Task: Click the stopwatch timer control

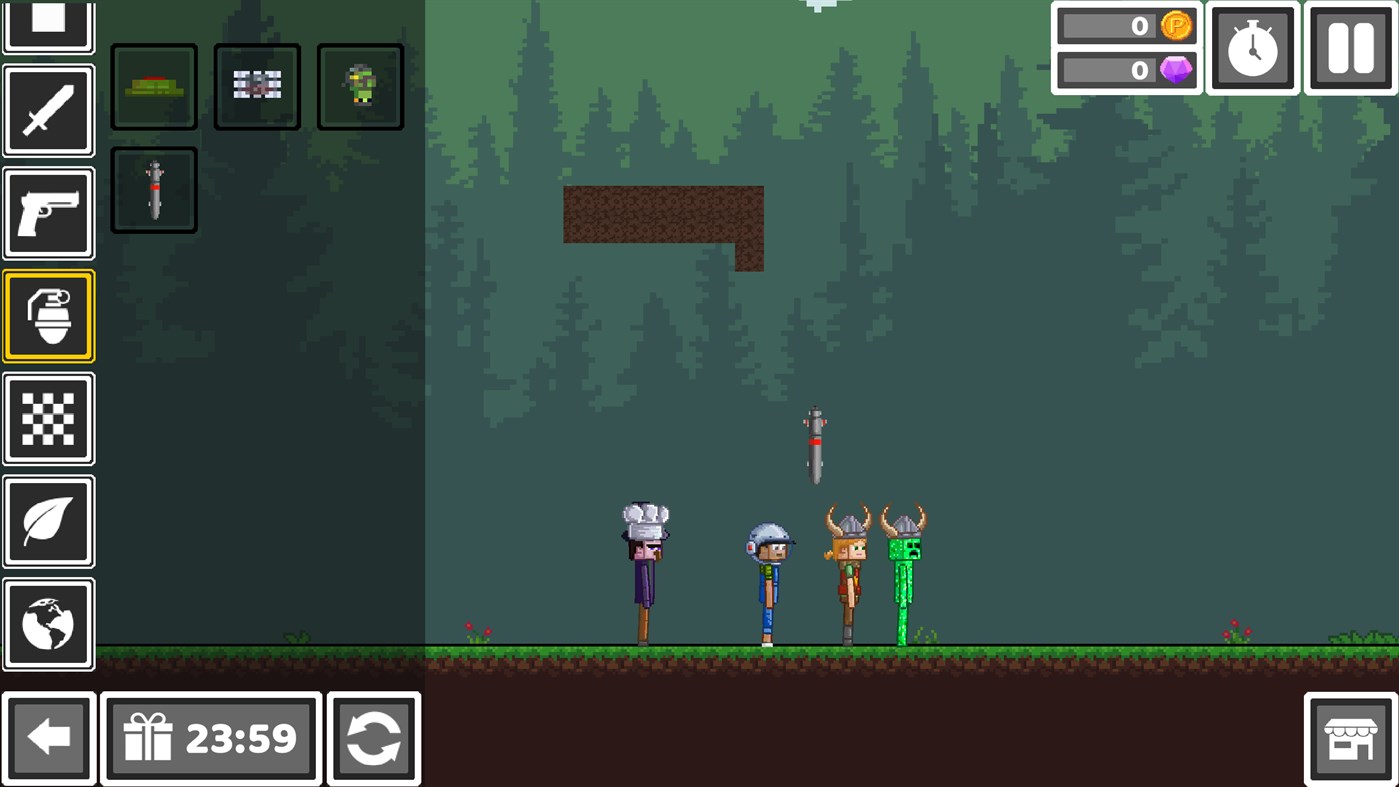Action: [x=1252, y=46]
